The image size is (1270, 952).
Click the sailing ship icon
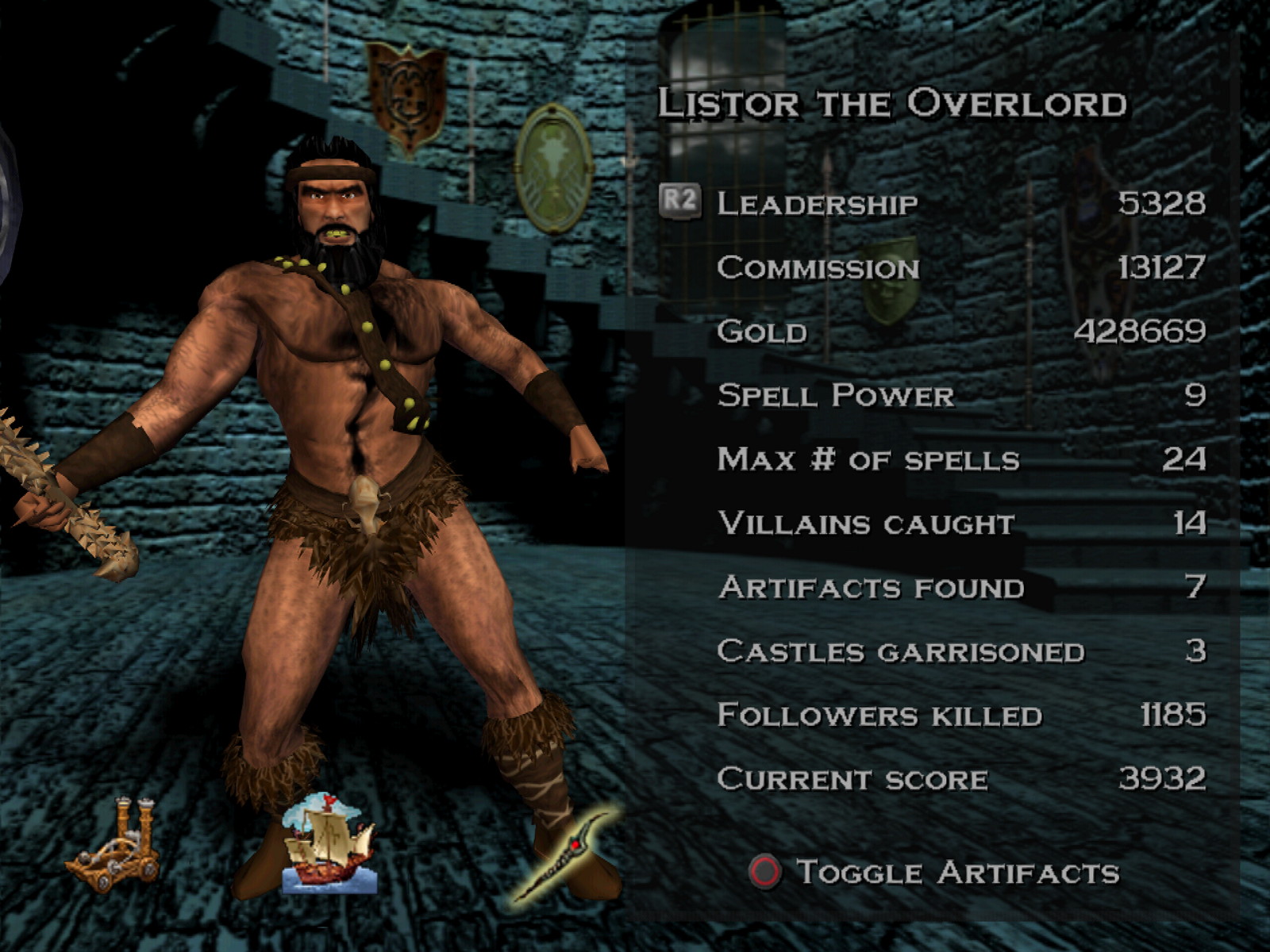pos(328,843)
